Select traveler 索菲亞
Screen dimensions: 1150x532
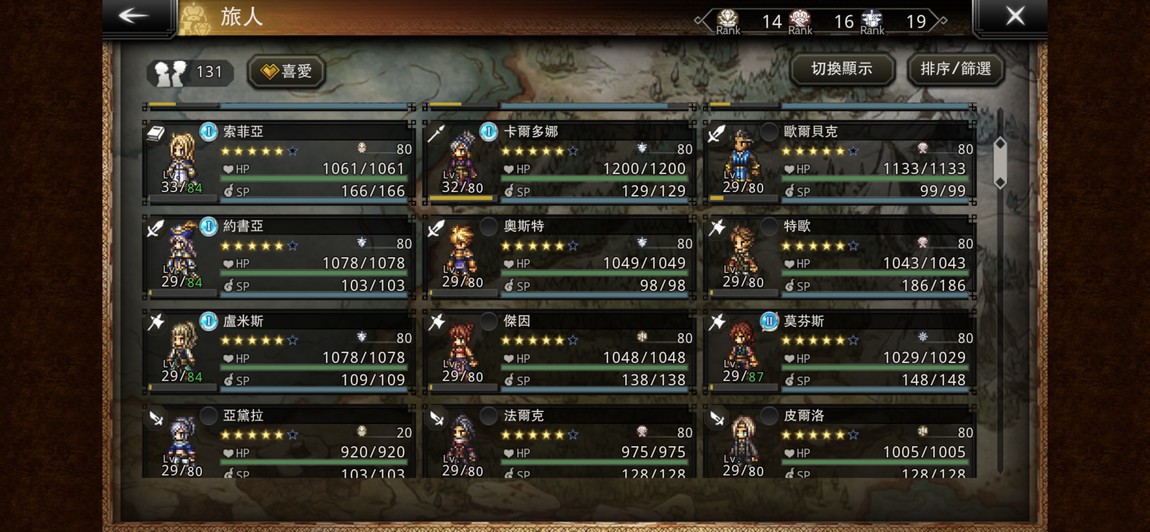point(278,162)
